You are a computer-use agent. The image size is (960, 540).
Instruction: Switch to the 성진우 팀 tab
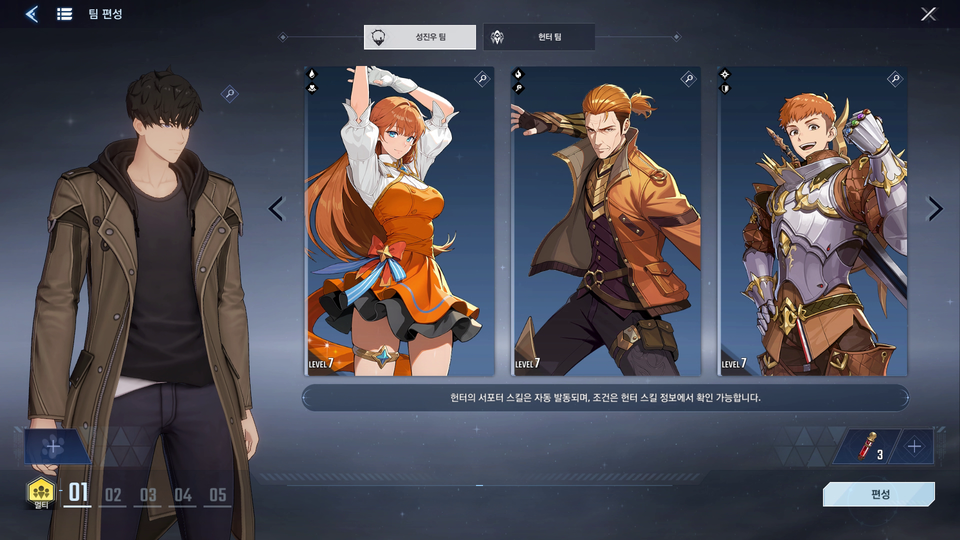tap(420, 38)
